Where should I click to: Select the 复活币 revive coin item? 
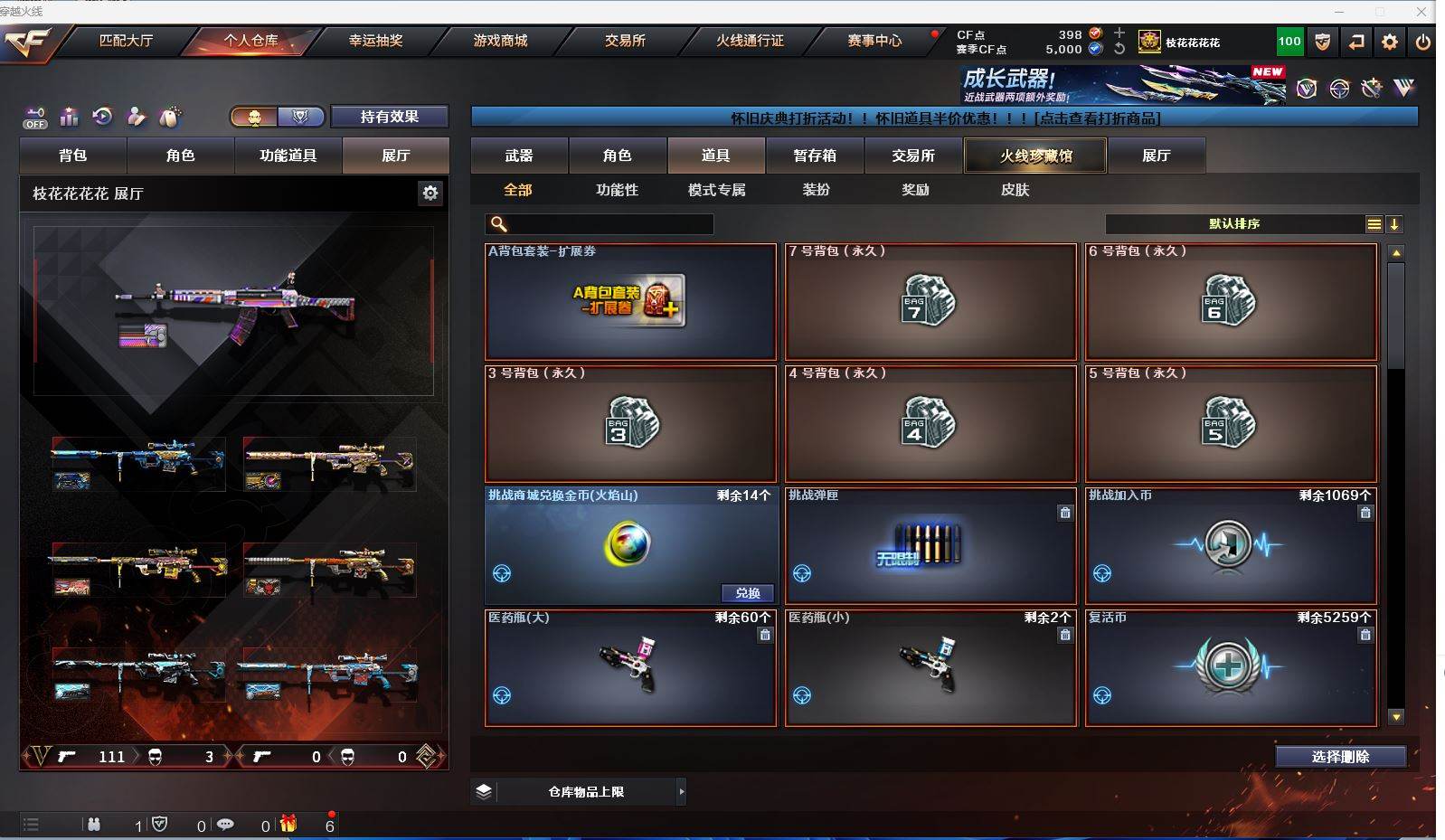coord(1231,668)
